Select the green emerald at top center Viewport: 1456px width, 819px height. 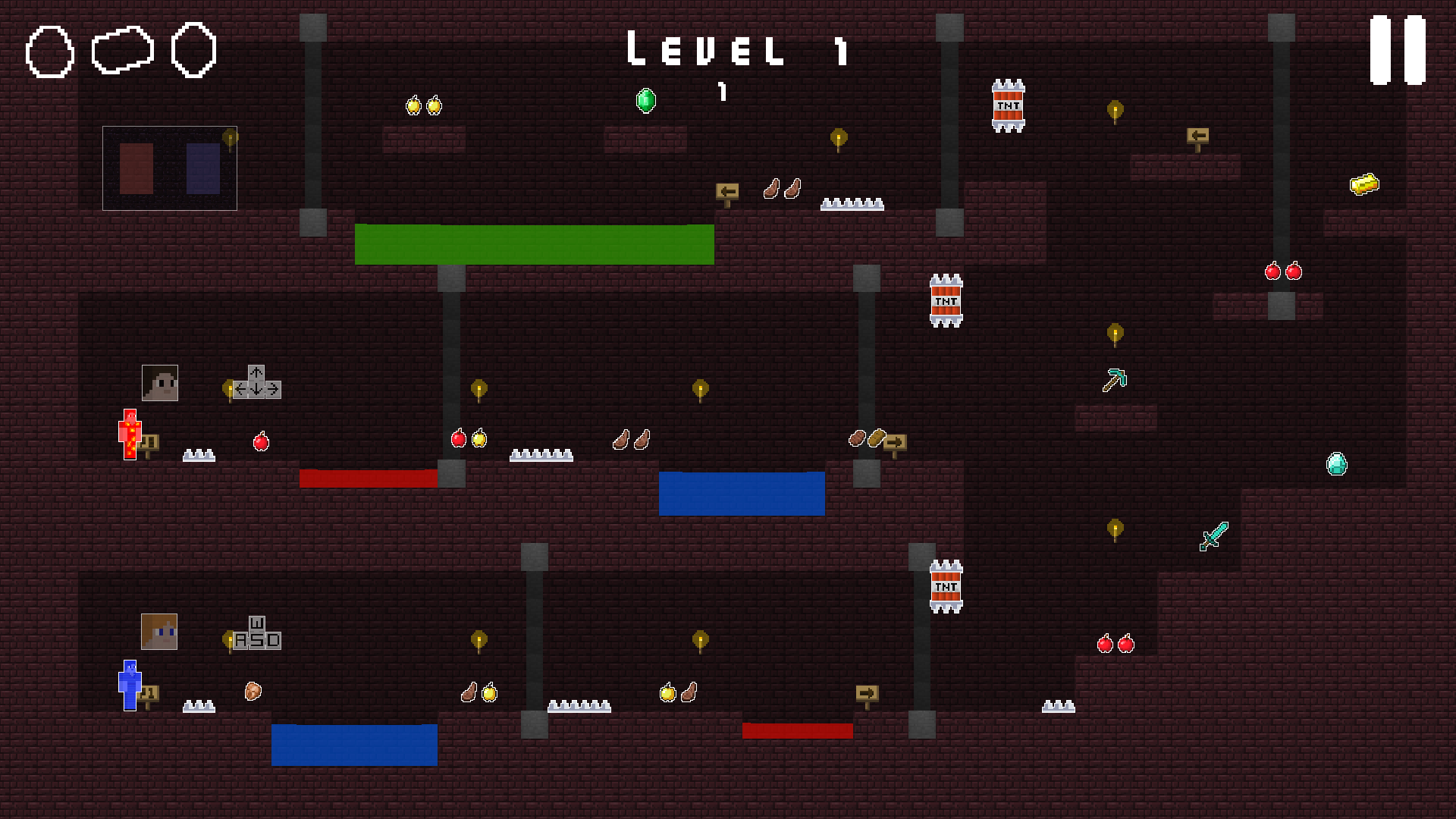click(x=645, y=99)
